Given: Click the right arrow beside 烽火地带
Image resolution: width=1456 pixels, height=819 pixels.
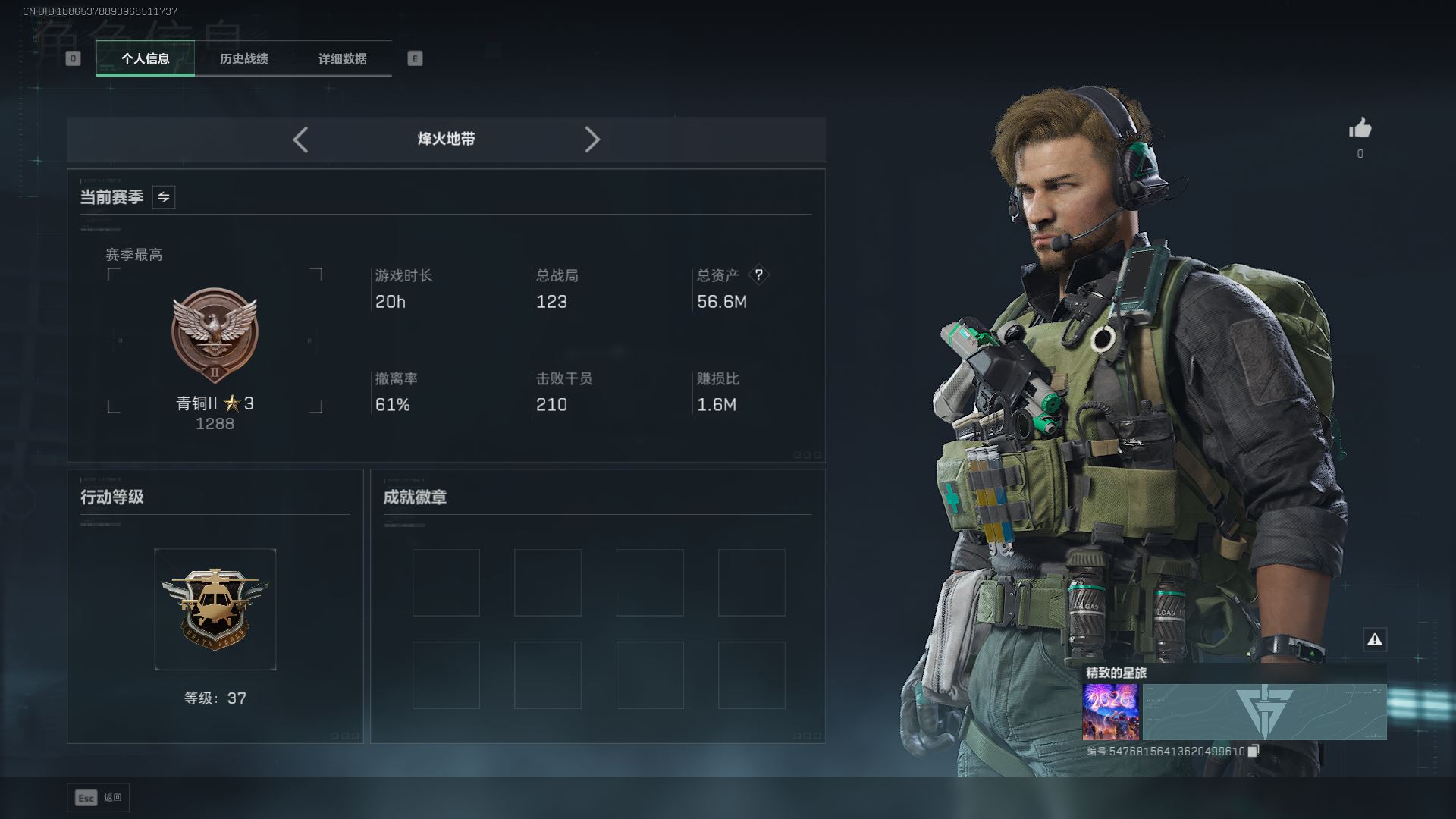Looking at the screenshot, I should (592, 140).
